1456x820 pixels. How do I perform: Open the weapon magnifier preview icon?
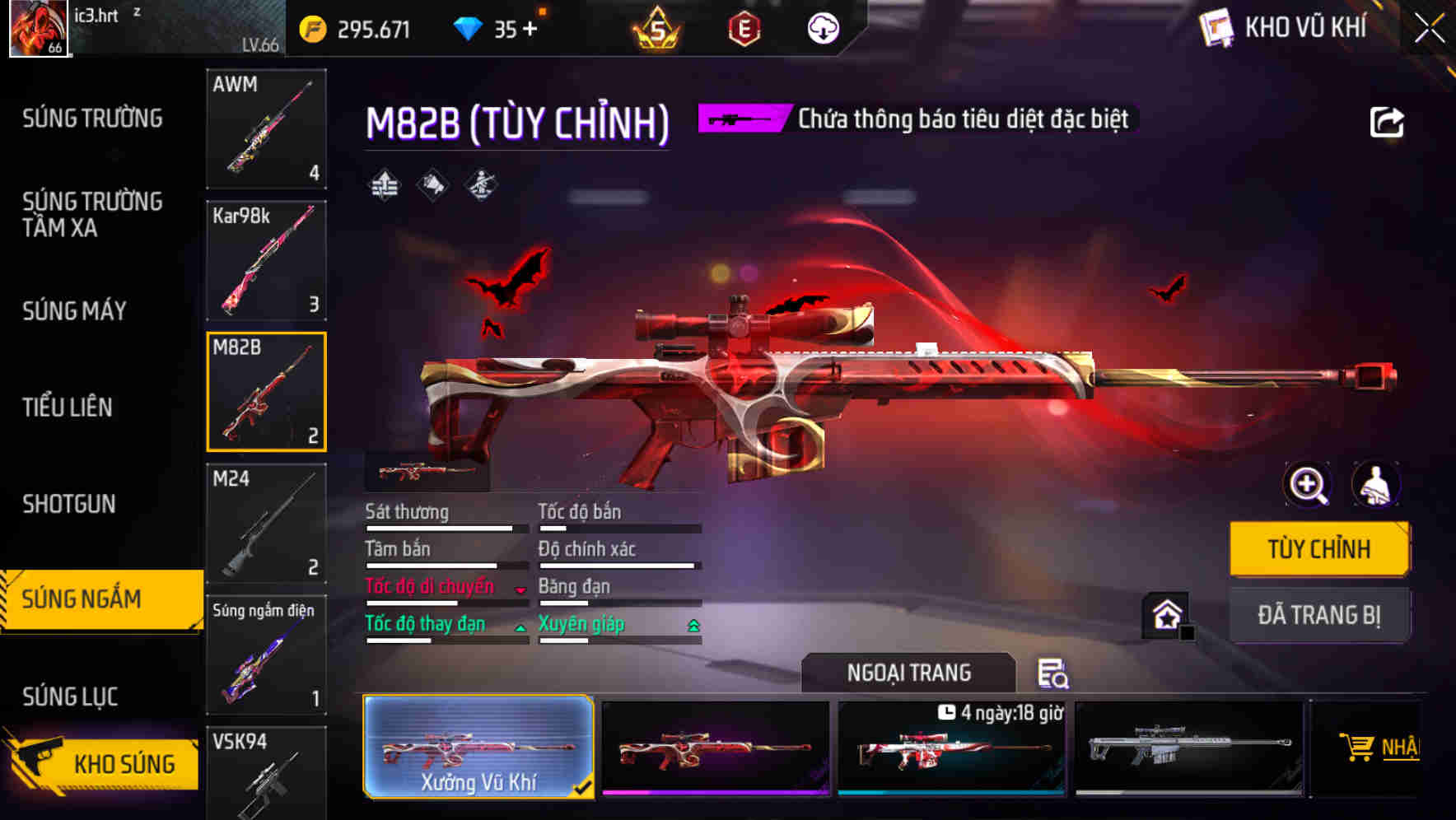tap(1307, 485)
